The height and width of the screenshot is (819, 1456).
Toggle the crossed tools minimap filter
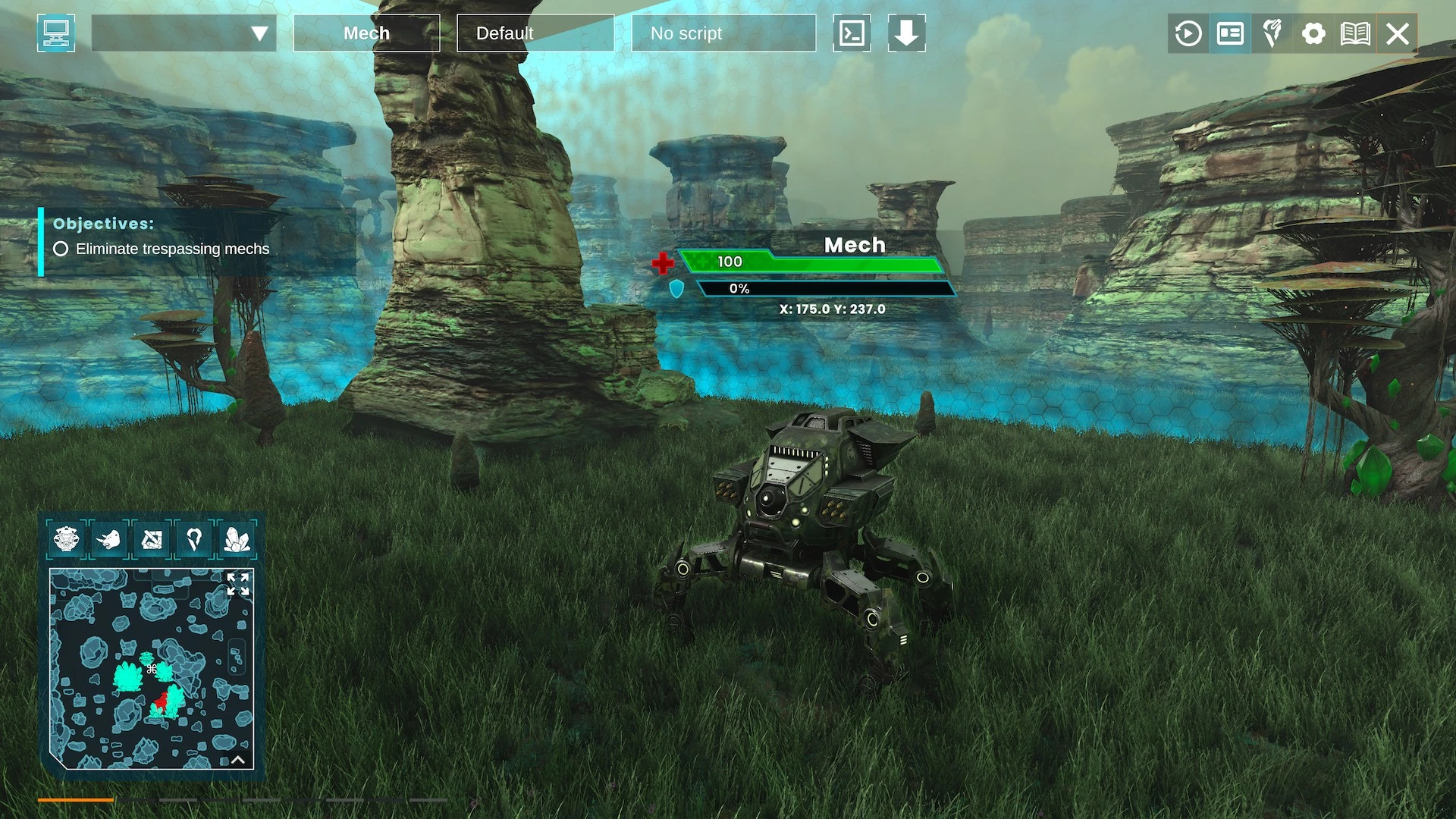click(x=152, y=540)
